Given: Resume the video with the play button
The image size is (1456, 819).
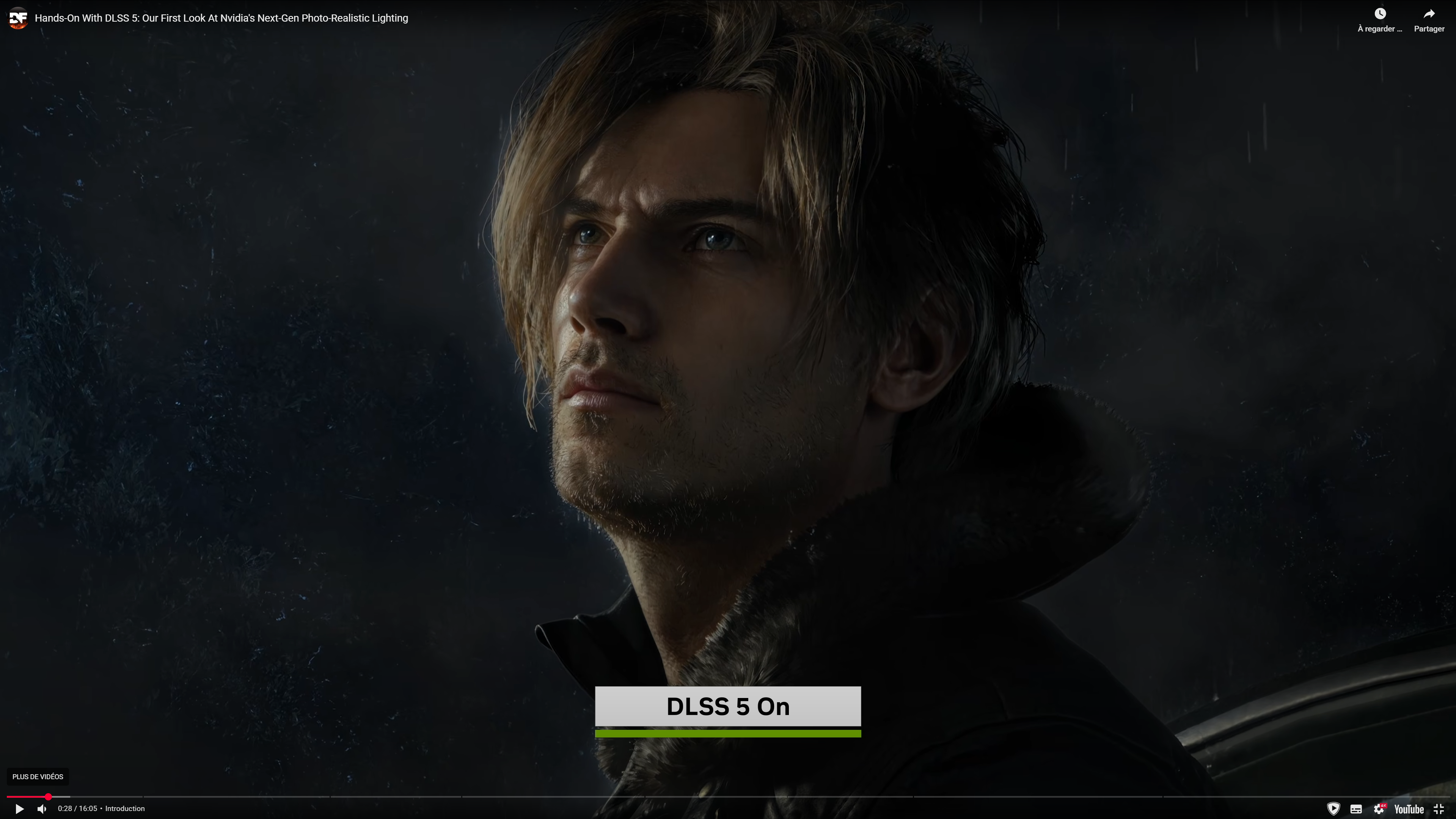Looking at the screenshot, I should [19, 809].
